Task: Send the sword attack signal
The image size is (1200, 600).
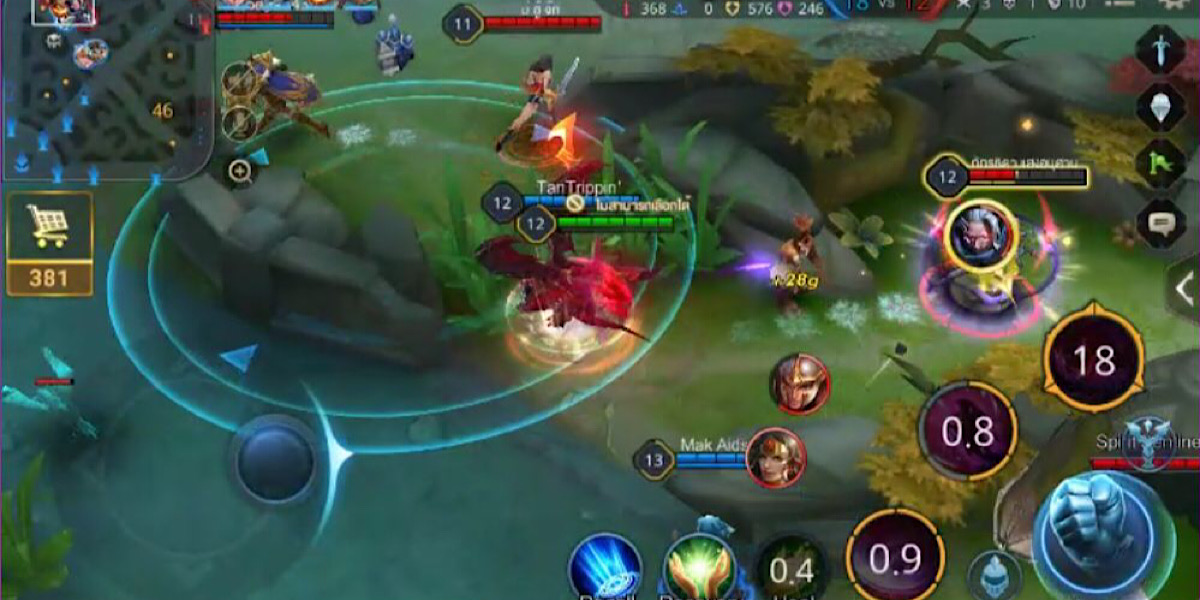Action: pyautogui.click(x=1162, y=50)
